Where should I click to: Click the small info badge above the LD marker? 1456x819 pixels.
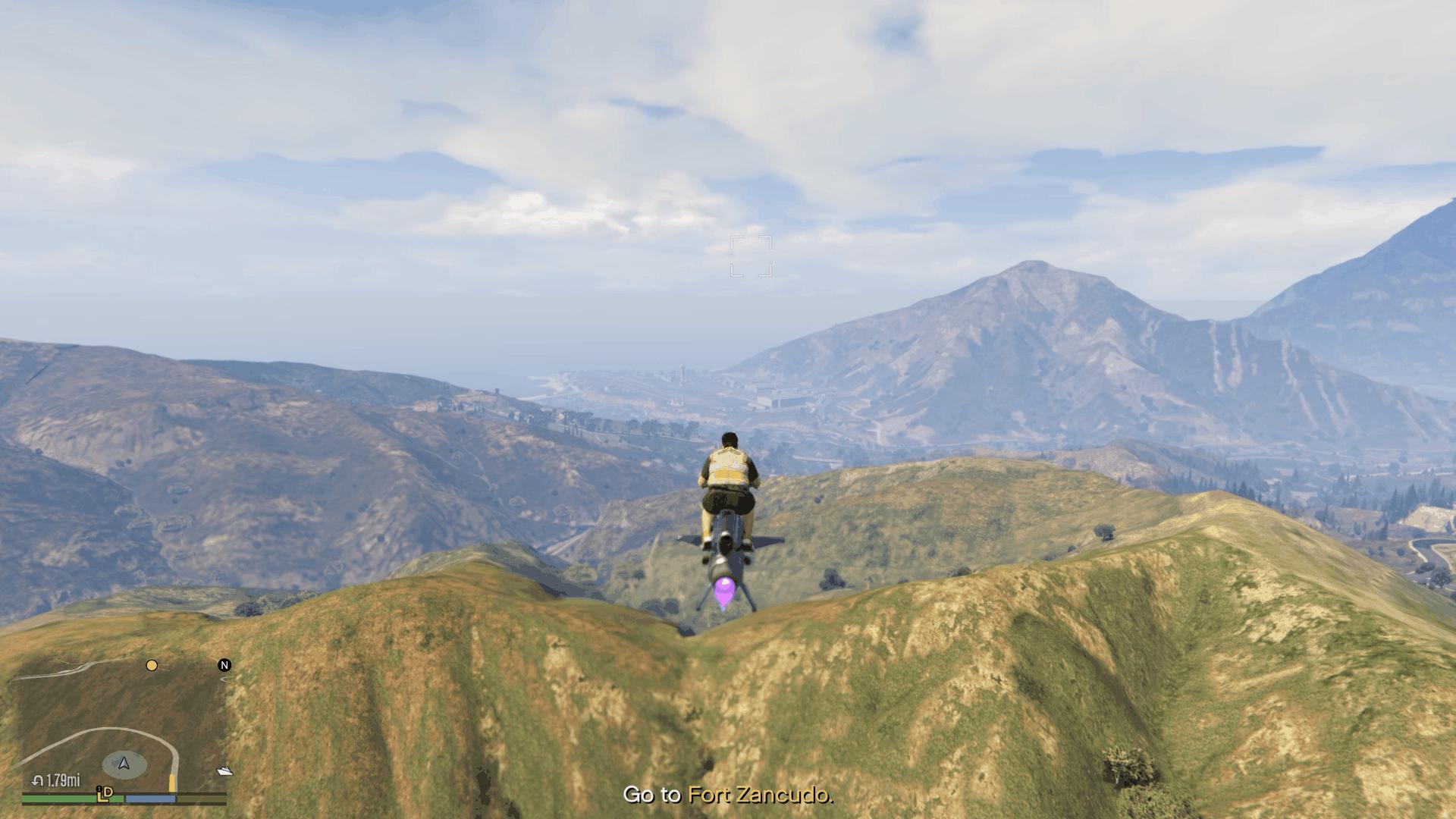[99, 788]
